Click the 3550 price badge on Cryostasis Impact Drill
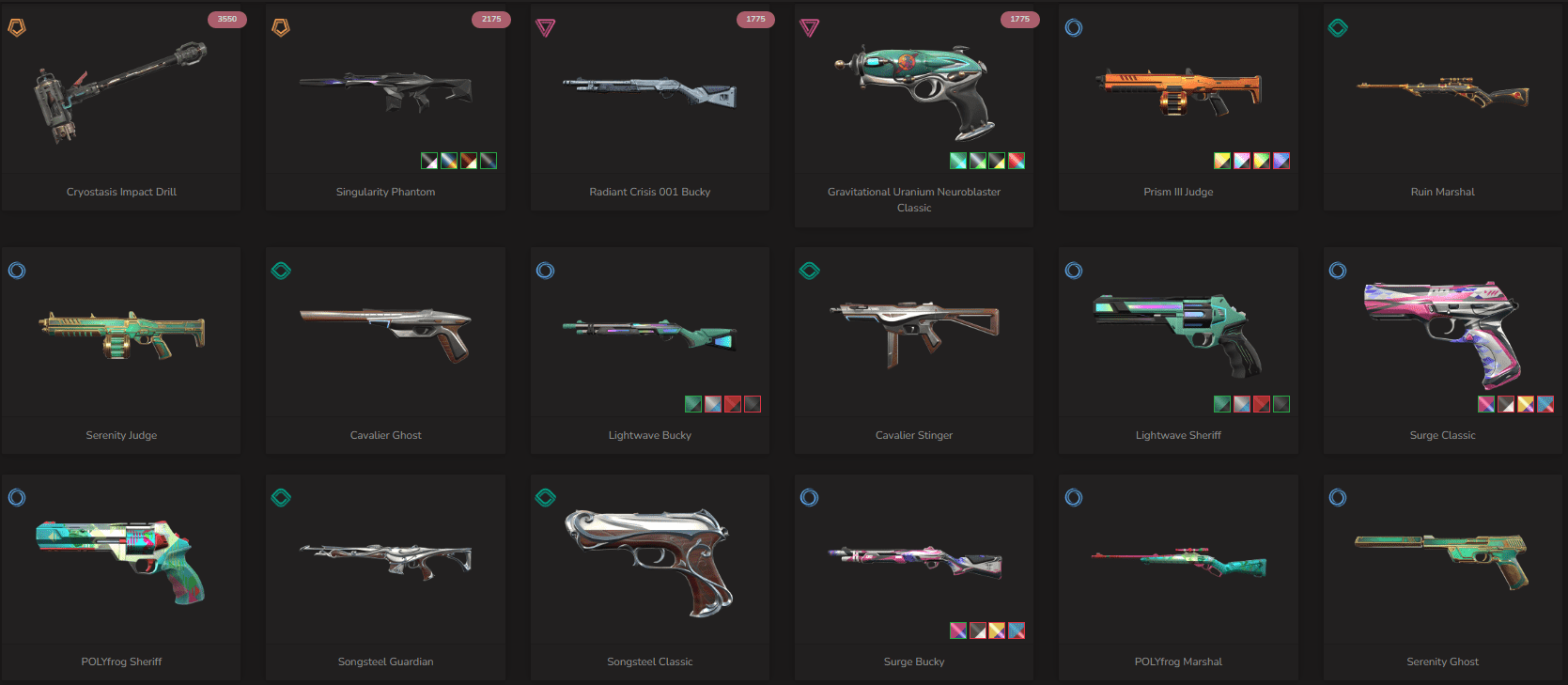This screenshot has width=1568, height=685. point(226,18)
